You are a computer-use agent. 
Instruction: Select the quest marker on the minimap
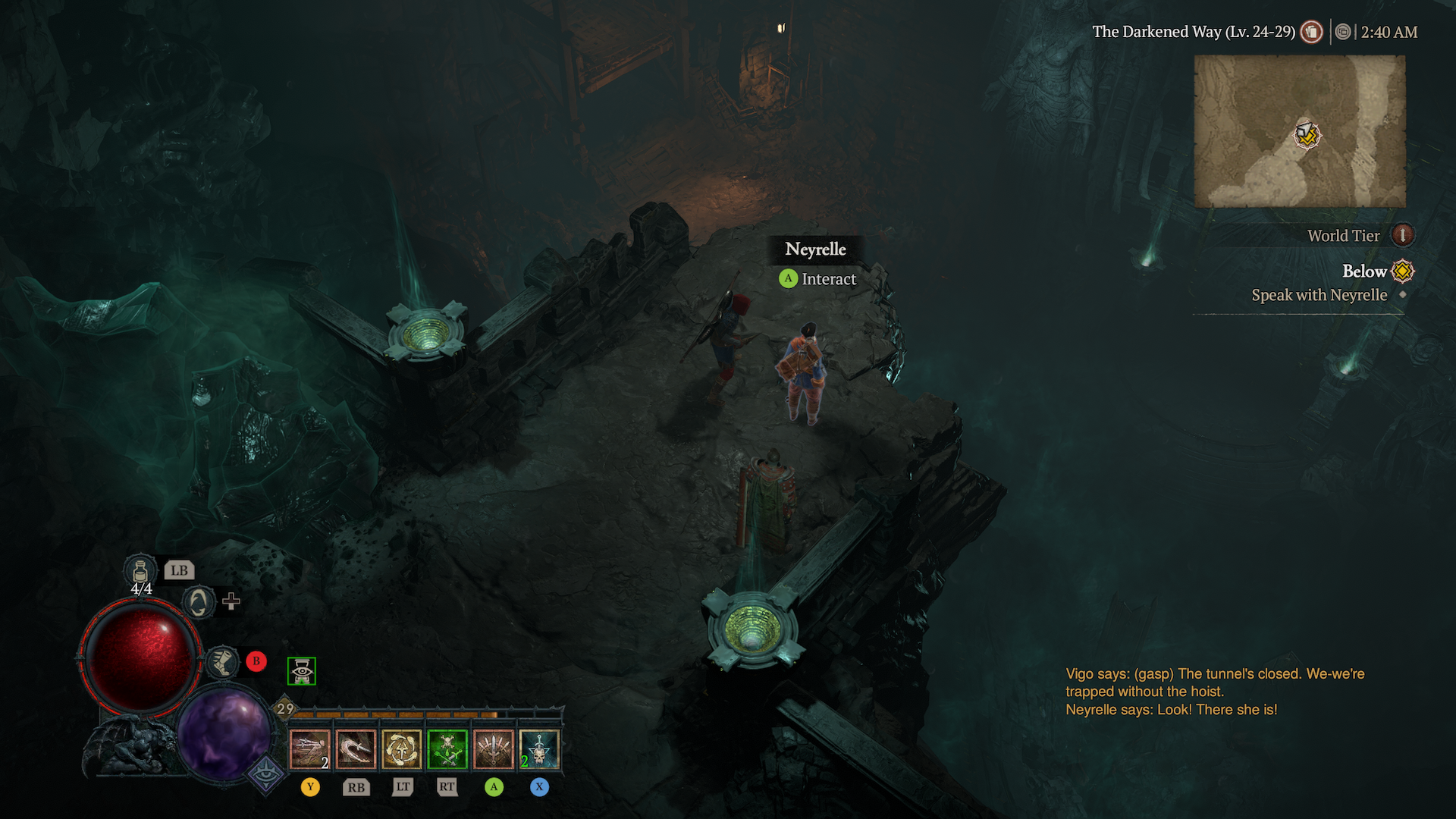point(1307,136)
